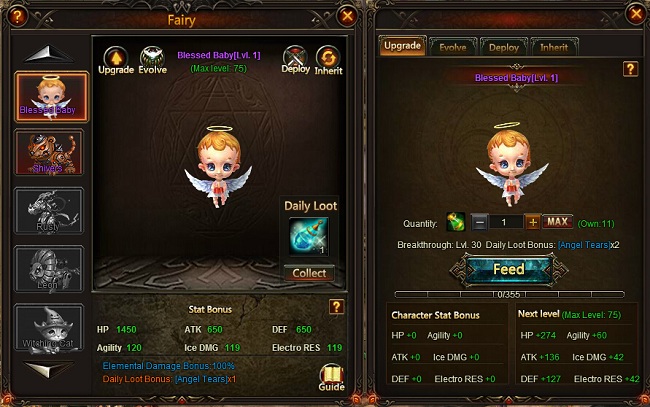
Task: Increase feed quantity with the plus button
Action: coord(532,222)
